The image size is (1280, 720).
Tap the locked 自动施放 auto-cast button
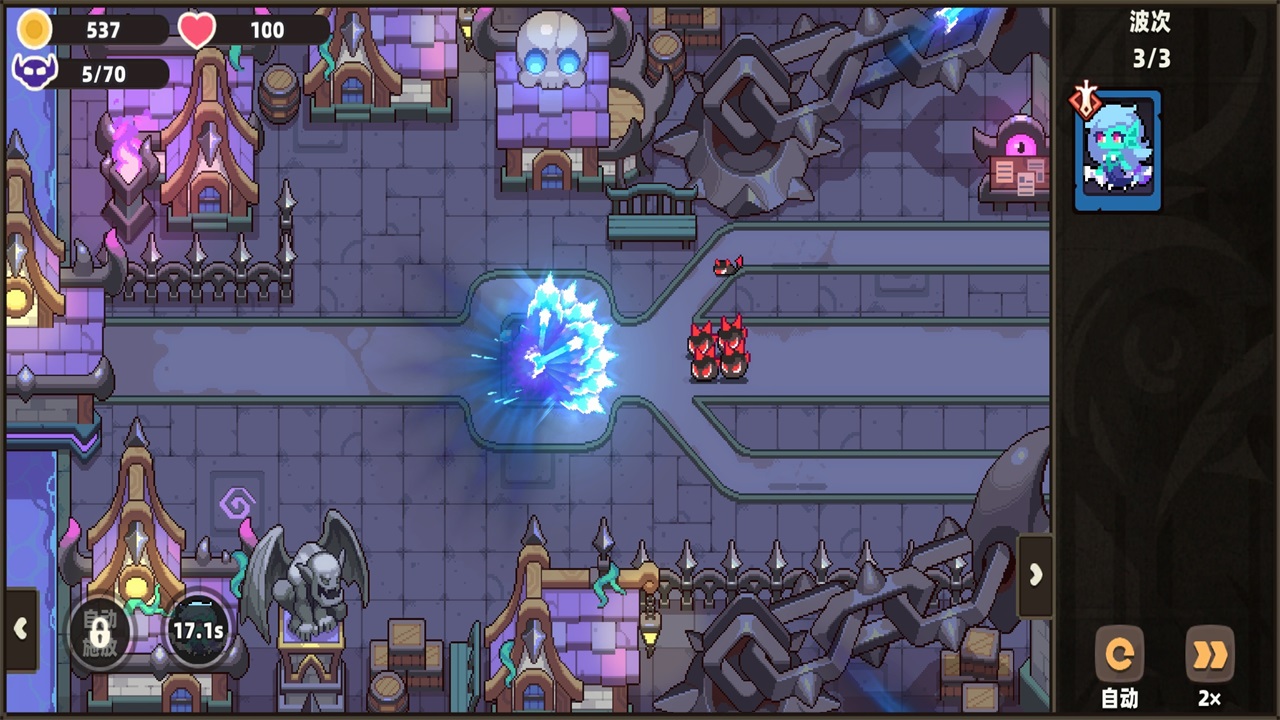(98, 631)
